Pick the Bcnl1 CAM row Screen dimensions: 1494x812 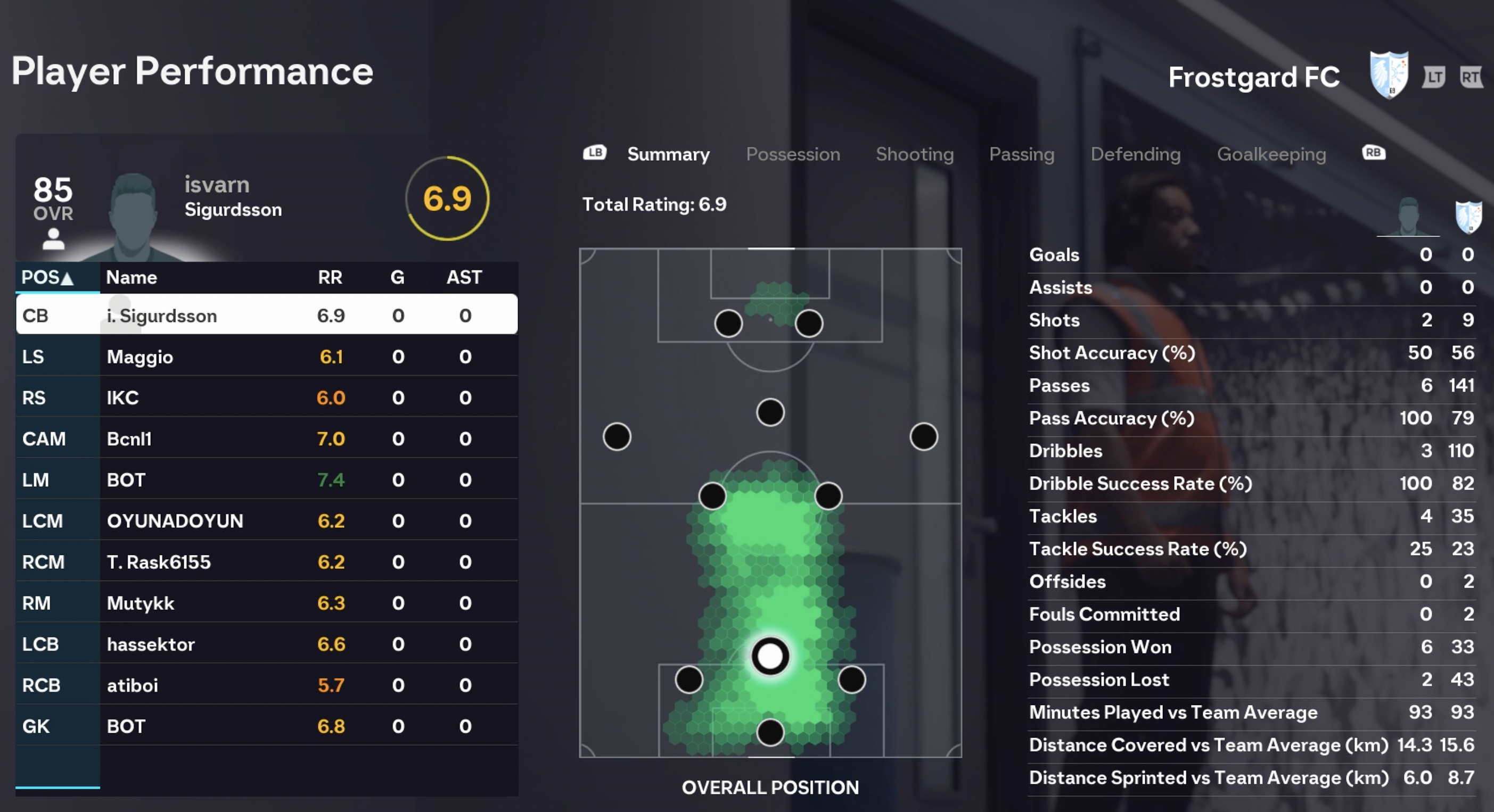[x=267, y=439]
